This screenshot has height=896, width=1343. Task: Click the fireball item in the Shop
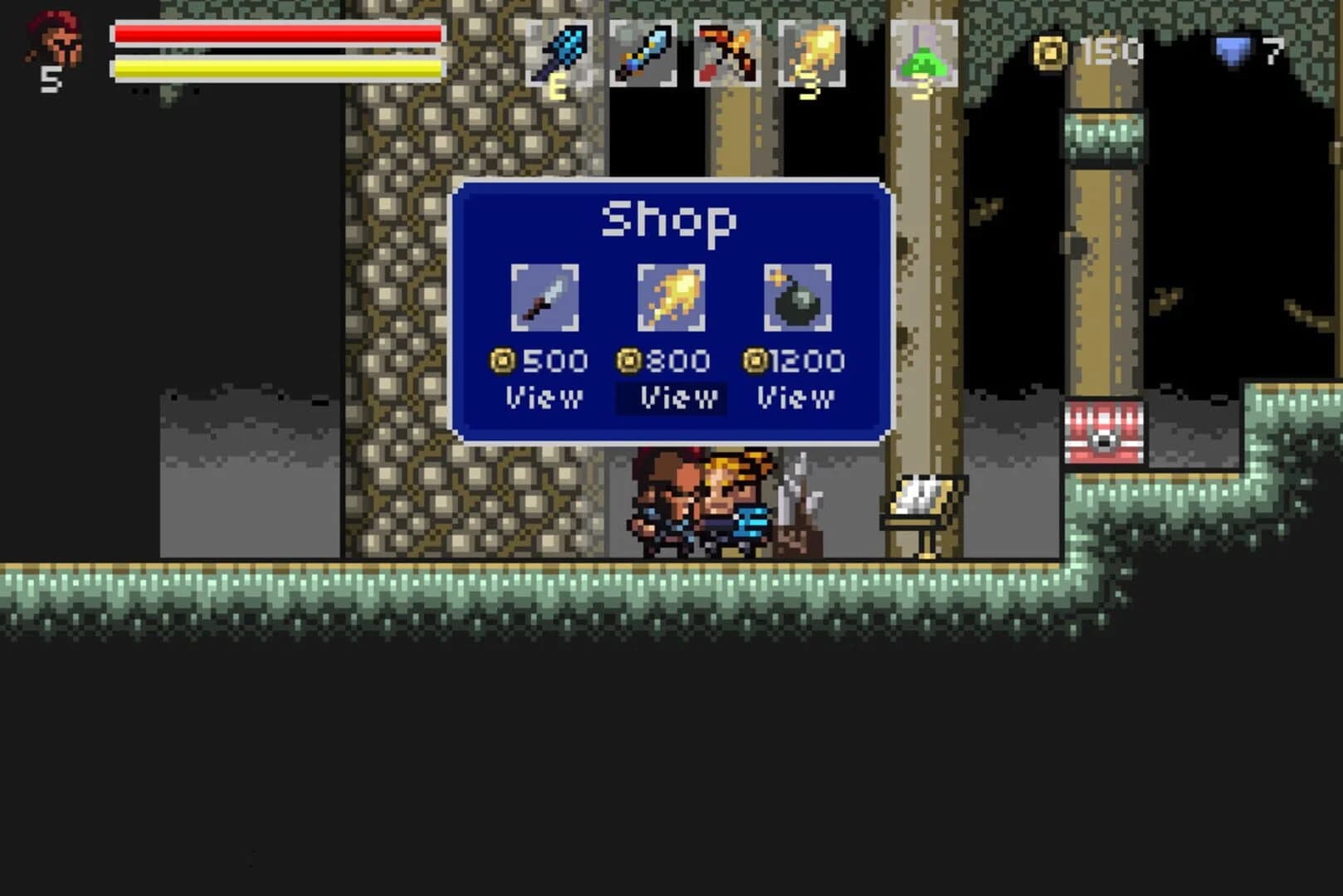pyautogui.click(x=672, y=295)
